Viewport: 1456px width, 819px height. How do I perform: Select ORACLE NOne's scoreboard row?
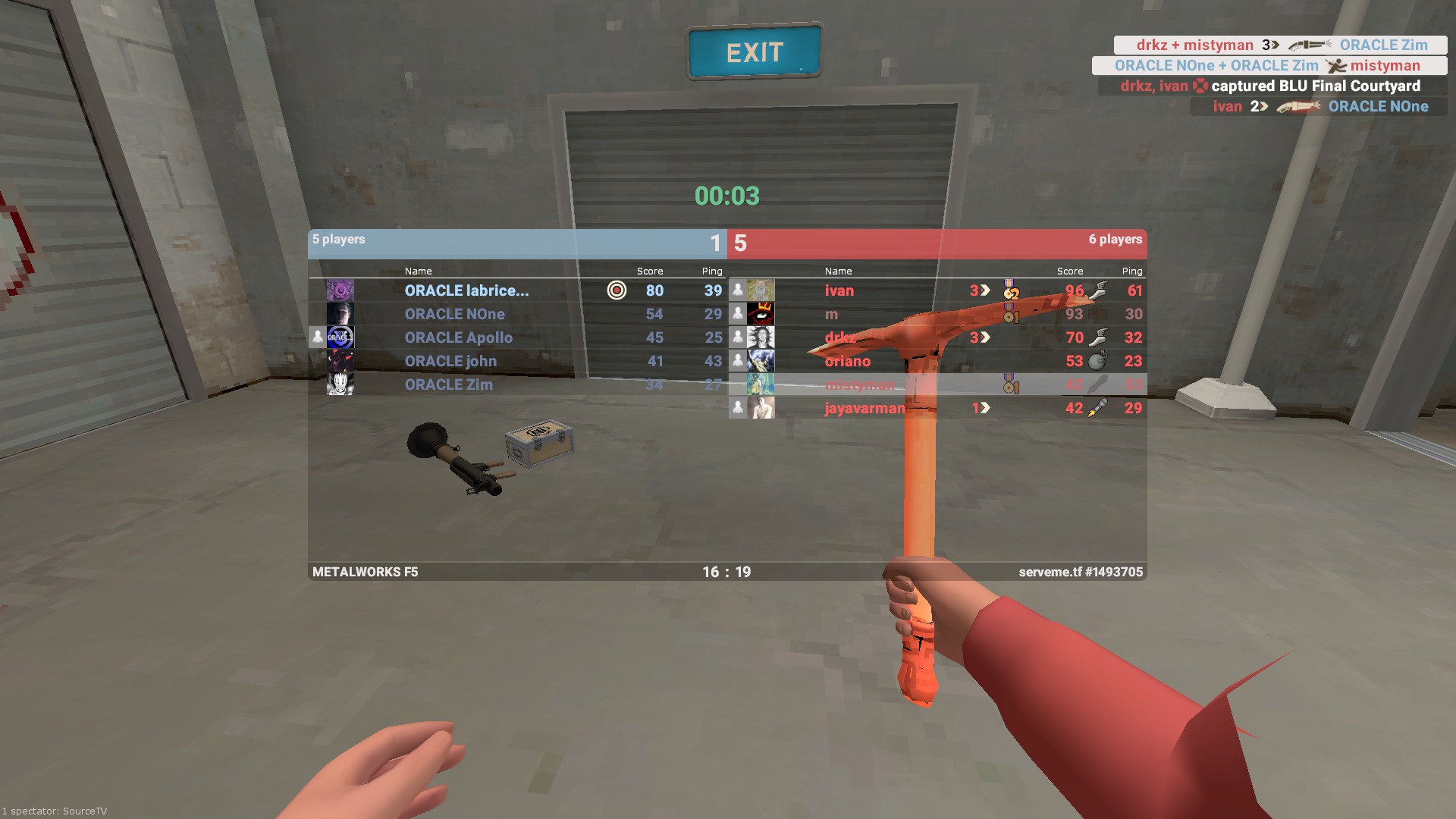(x=454, y=314)
